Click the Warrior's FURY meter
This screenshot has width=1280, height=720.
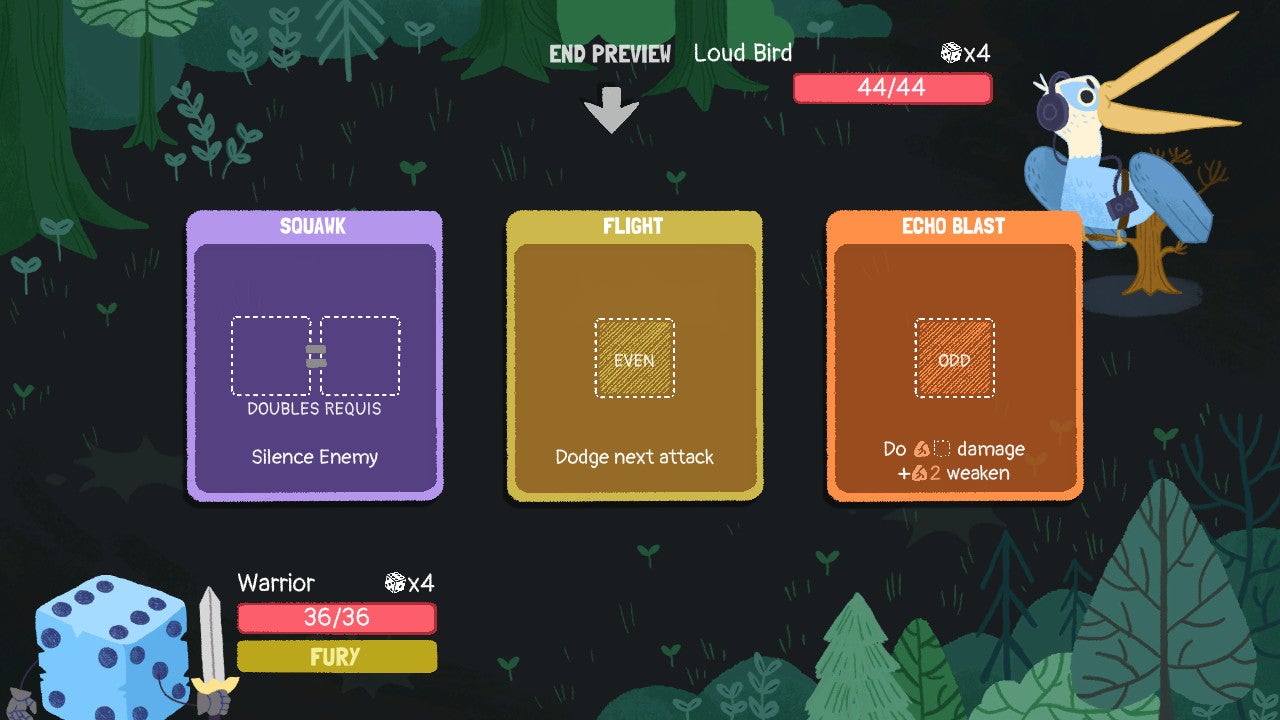(336, 657)
